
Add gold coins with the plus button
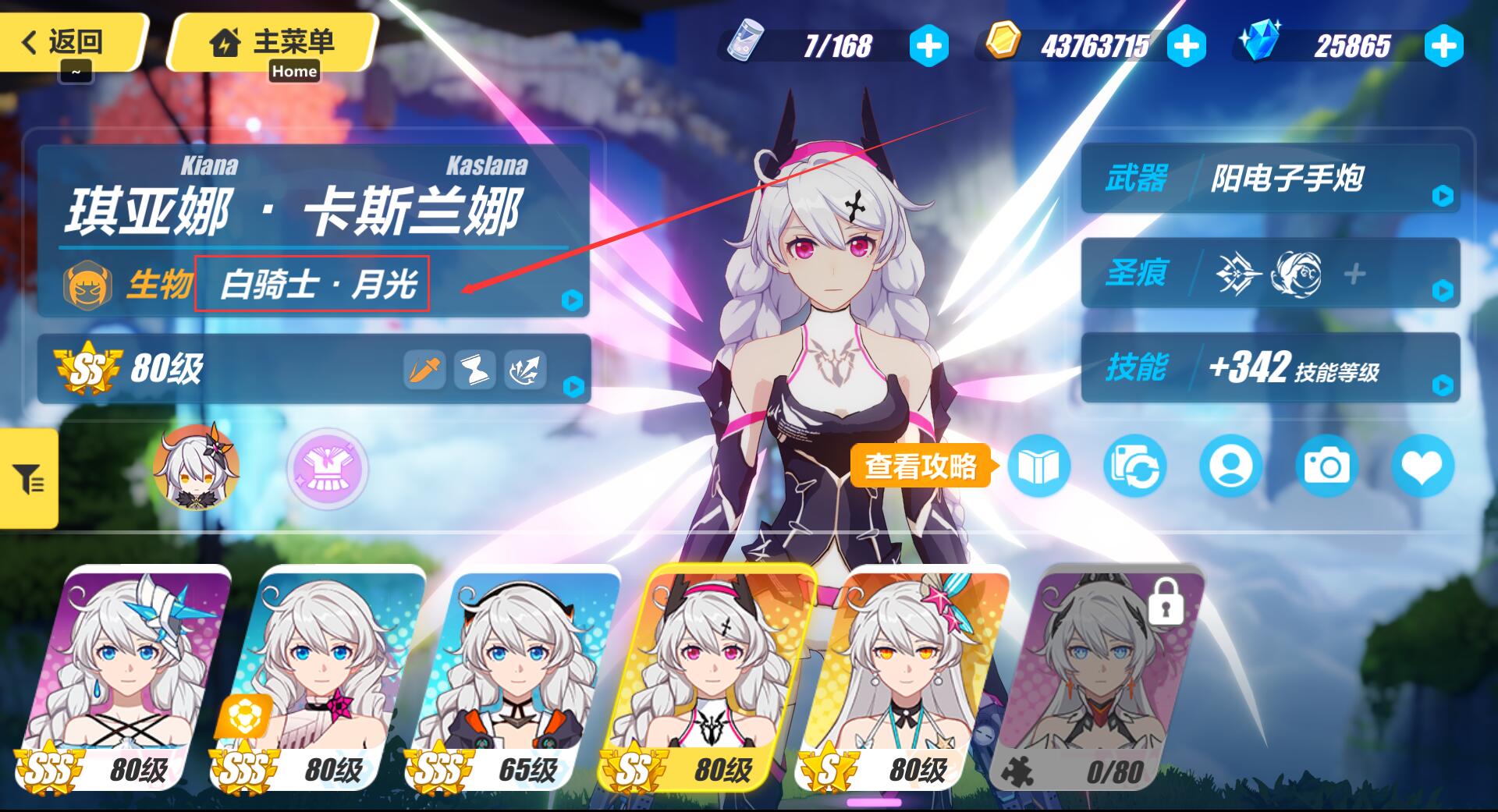click(x=1186, y=46)
